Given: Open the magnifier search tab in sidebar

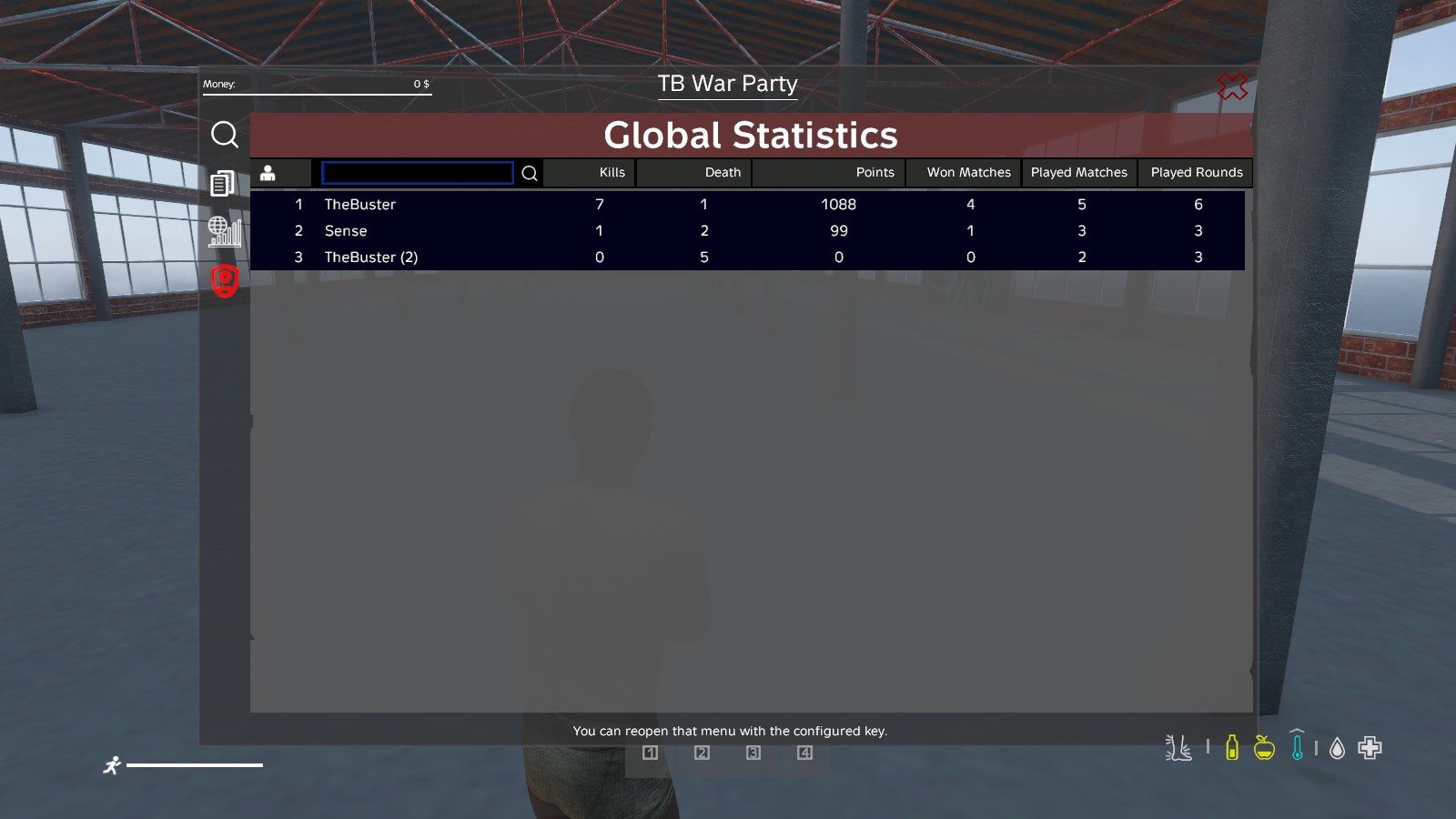Looking at the screenshot, I should [x=225, y=135].
